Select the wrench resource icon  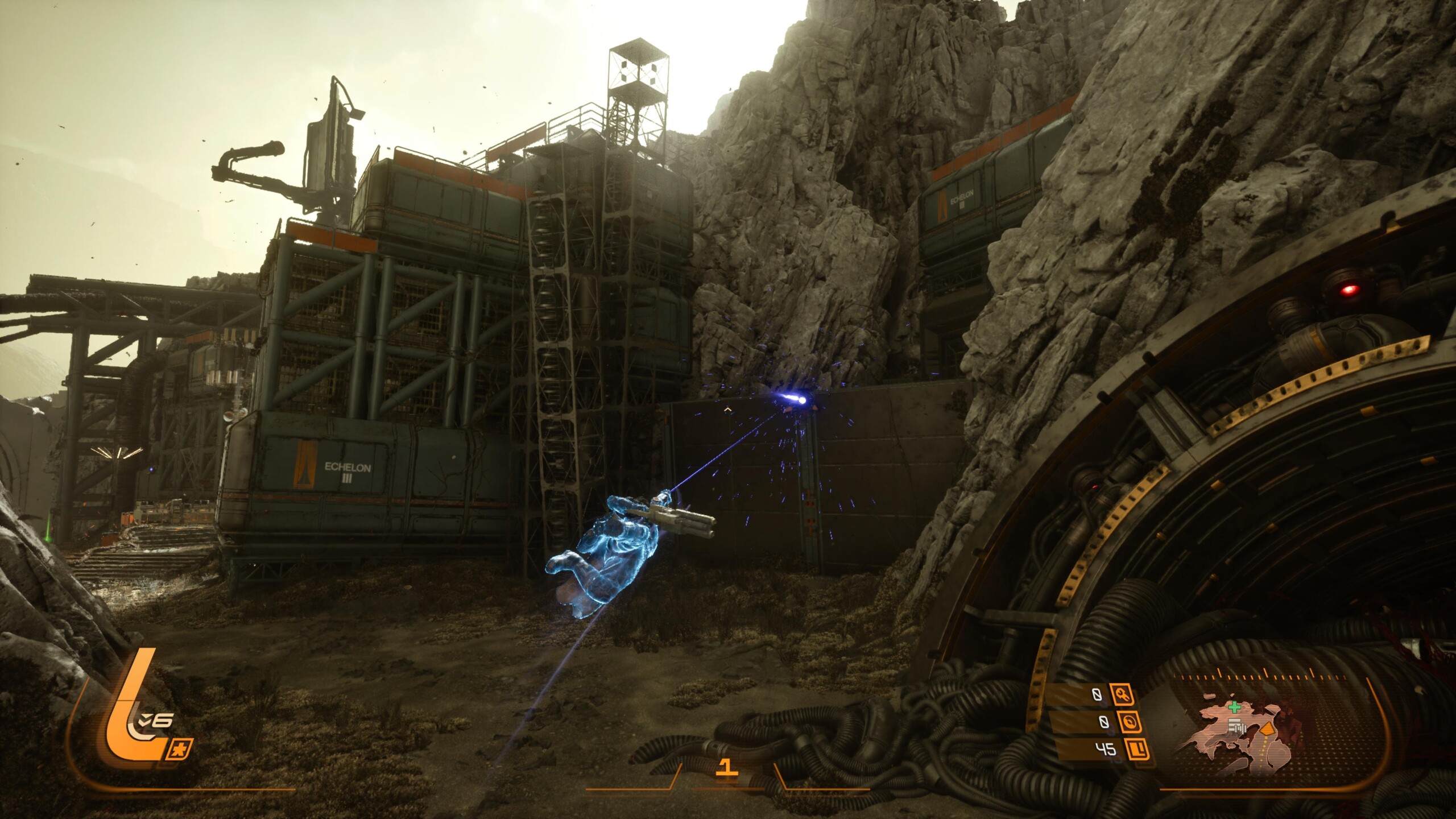[x=1120, y=695]
